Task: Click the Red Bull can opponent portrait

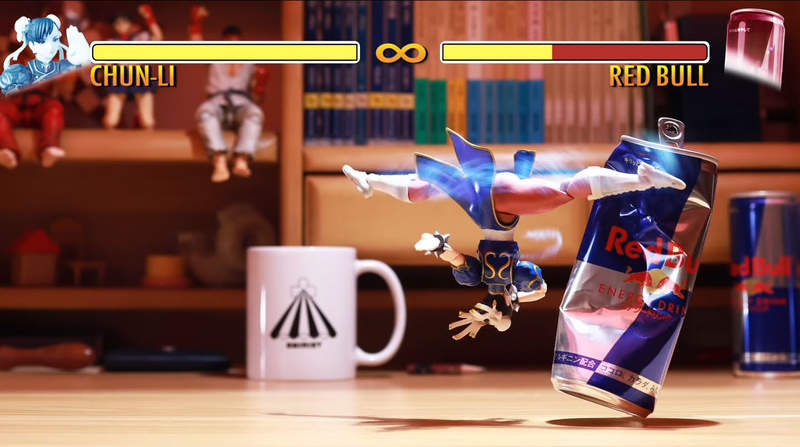Action: [754, 47]
